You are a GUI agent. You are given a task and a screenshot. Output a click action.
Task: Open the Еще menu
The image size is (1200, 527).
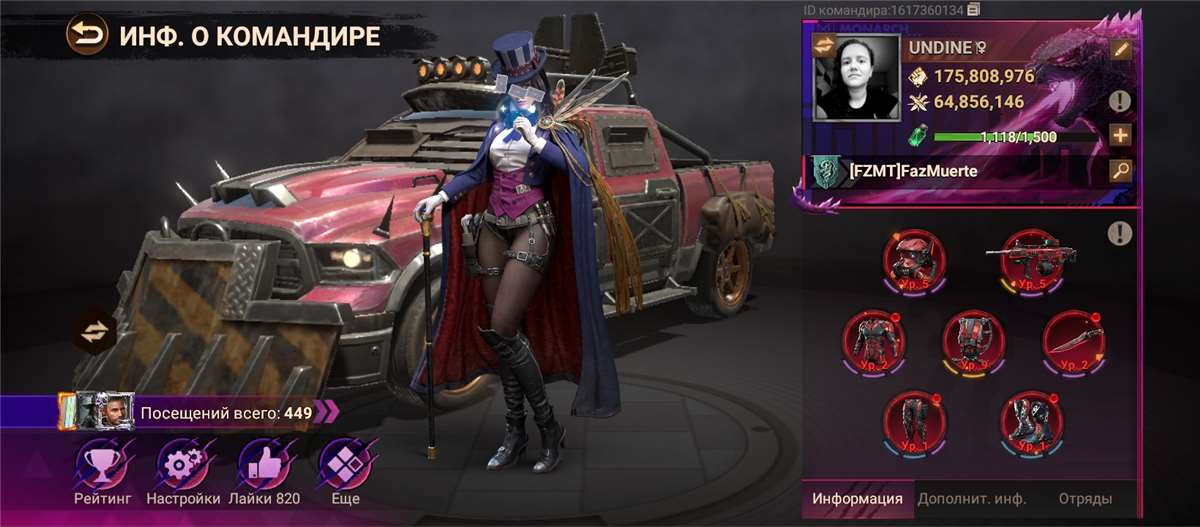coord(340,472)
